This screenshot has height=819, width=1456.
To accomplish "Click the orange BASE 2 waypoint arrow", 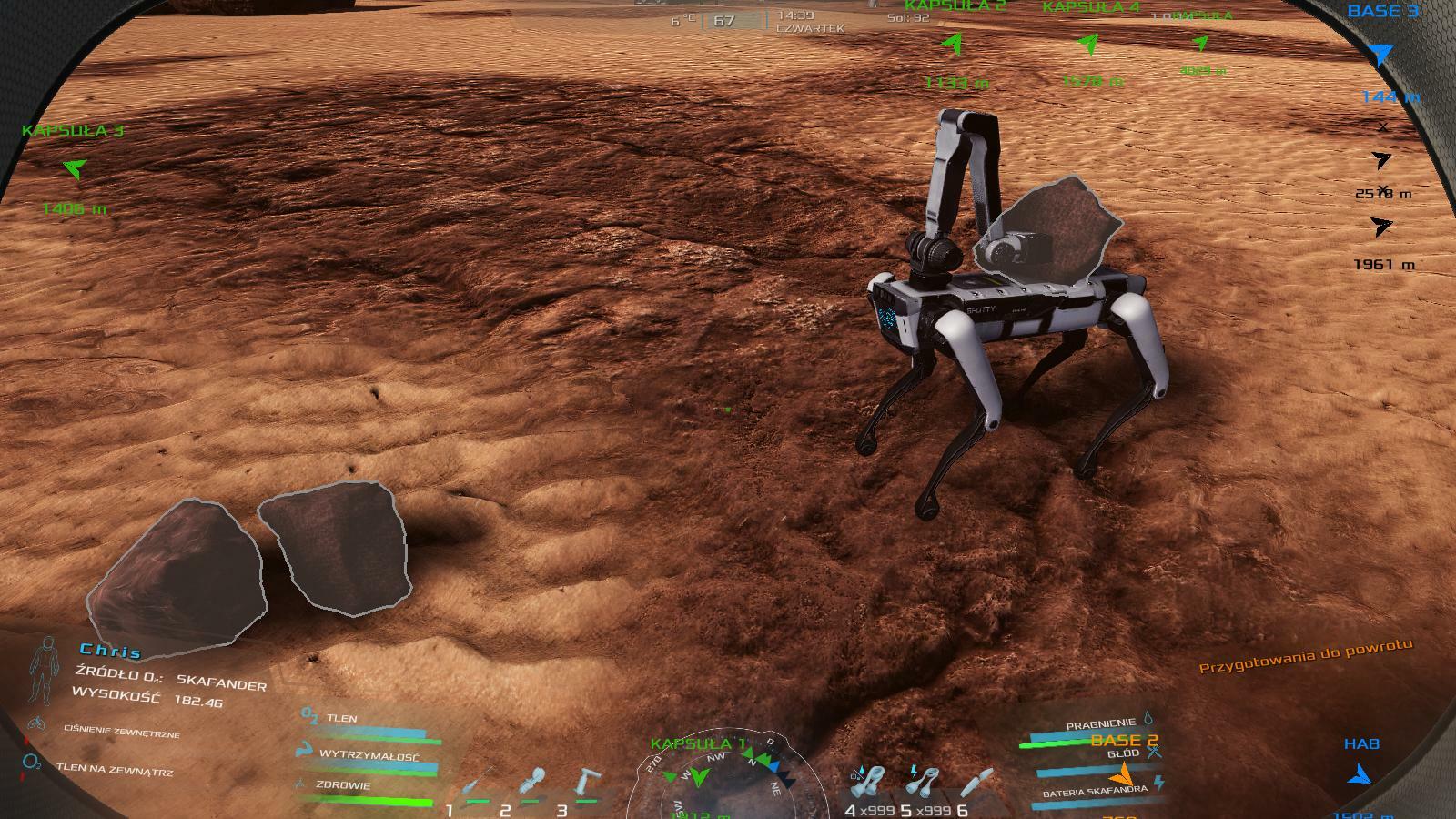I will [1125, 774].
